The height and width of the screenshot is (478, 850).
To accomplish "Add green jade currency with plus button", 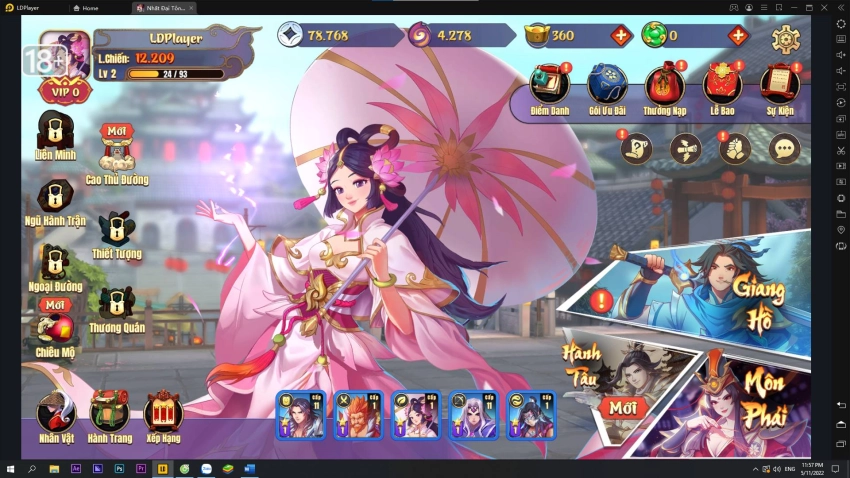I will coord(738,36).
